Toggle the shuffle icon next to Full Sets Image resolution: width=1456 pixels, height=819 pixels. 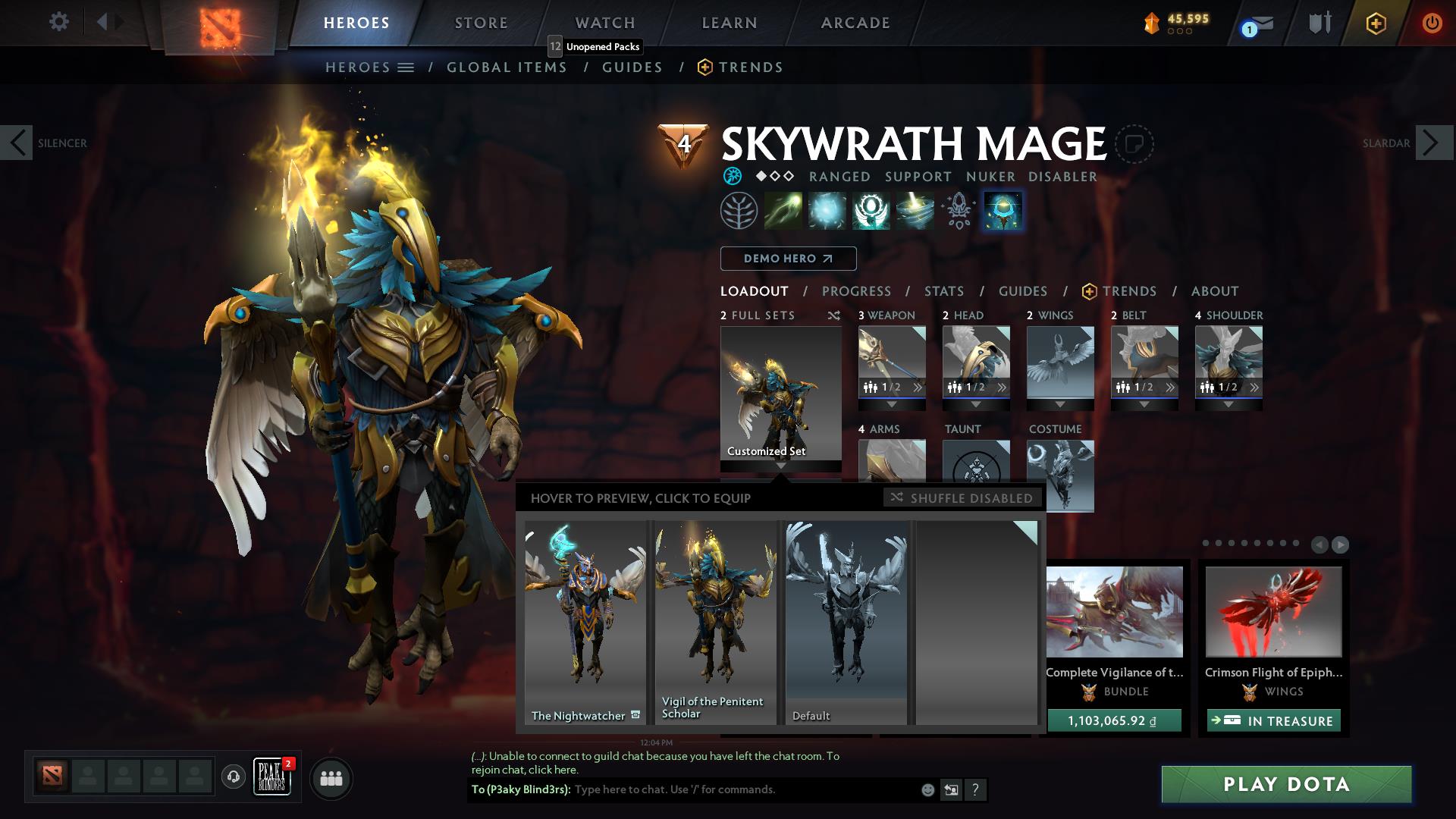coord(834,315)
